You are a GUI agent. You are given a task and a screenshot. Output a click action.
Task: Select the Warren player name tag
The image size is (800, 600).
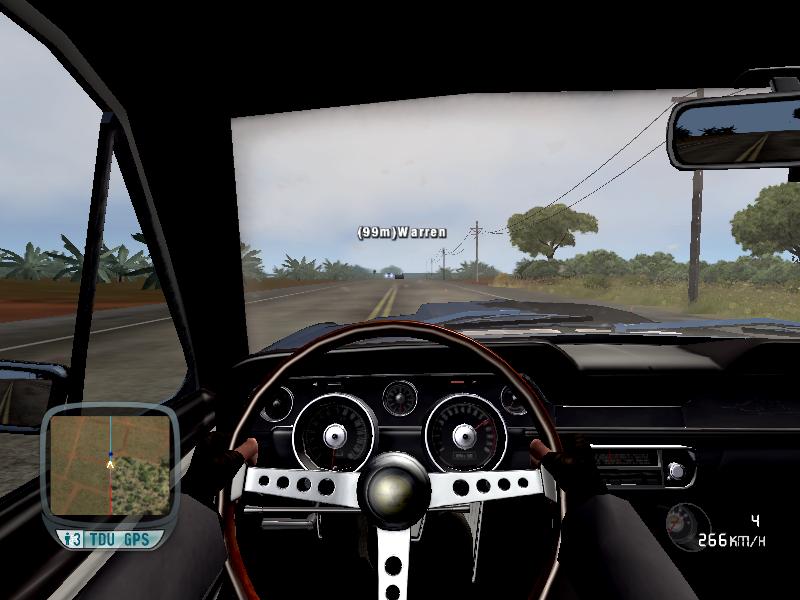402,232
